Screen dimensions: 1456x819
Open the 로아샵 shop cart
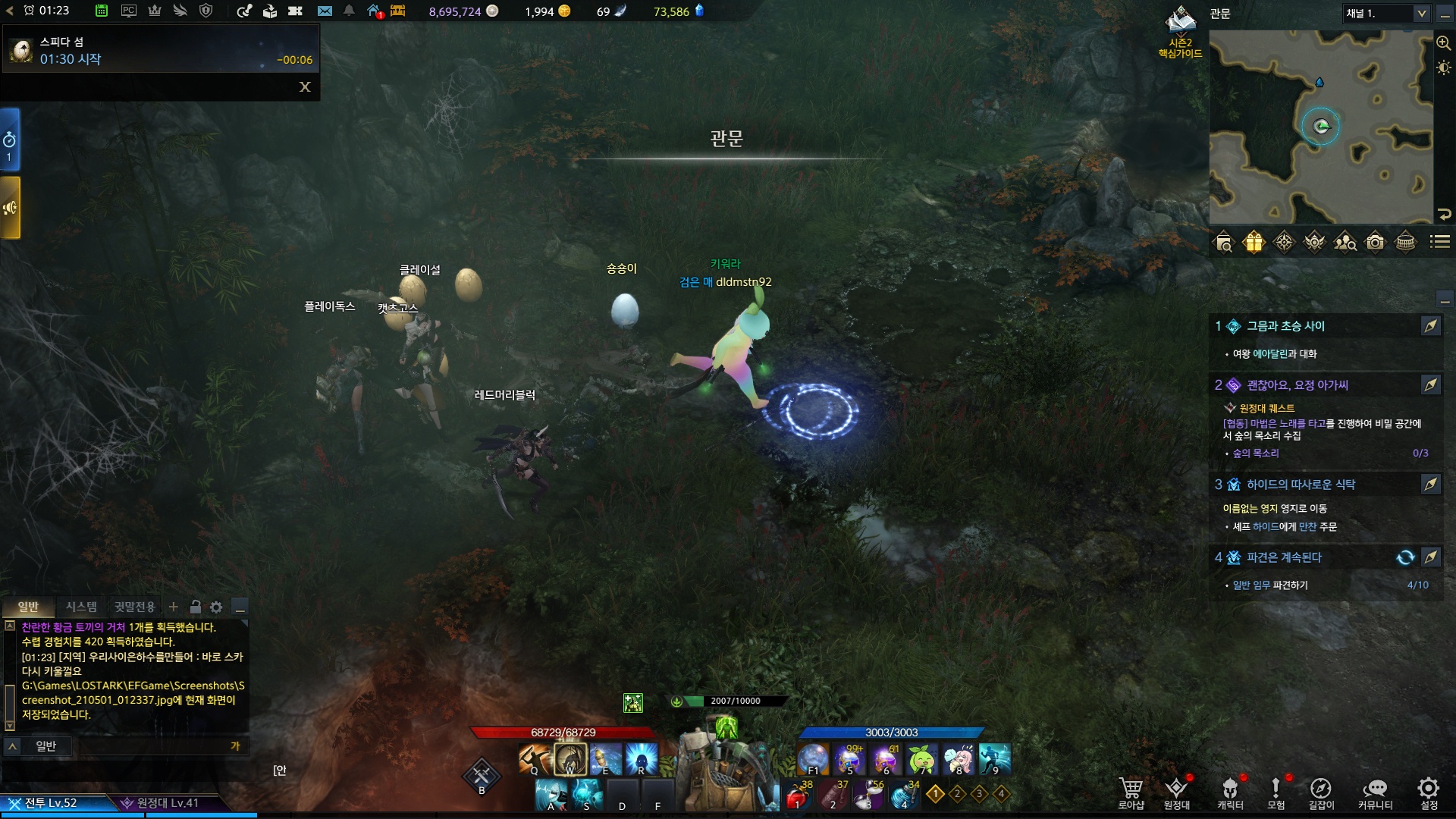[1131, 792]
